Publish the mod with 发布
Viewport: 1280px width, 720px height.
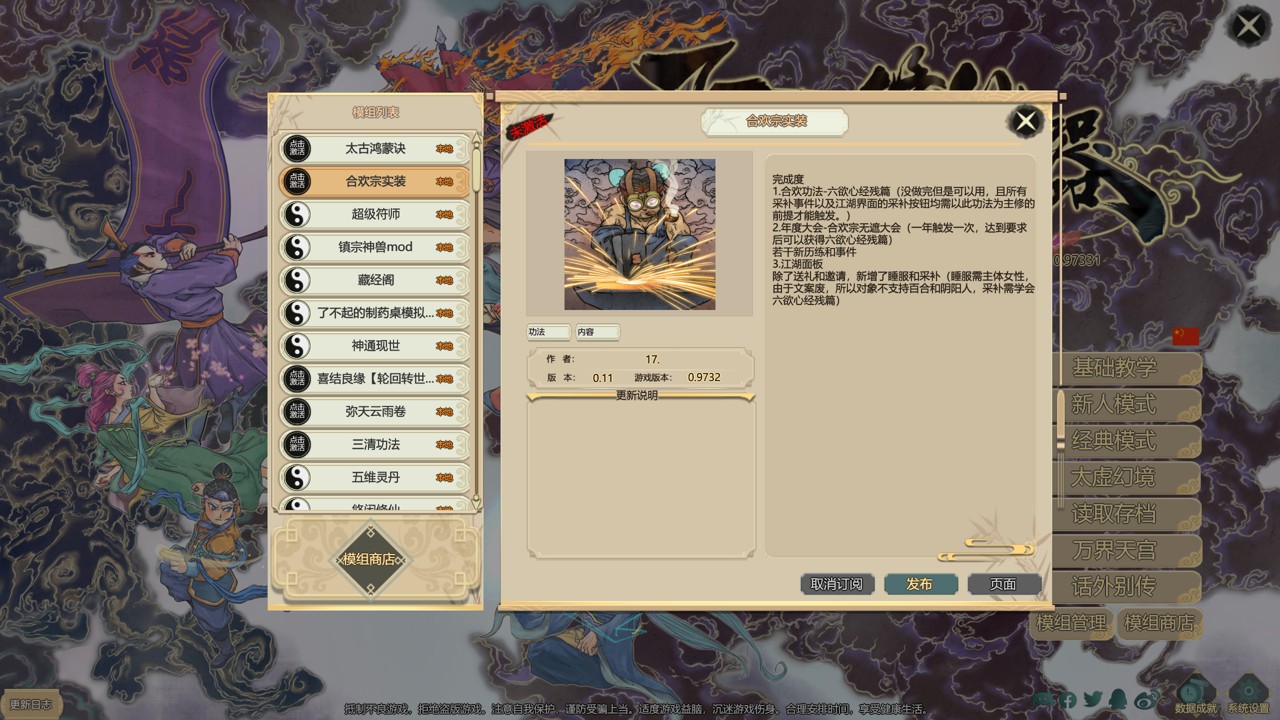coord(920,584)
